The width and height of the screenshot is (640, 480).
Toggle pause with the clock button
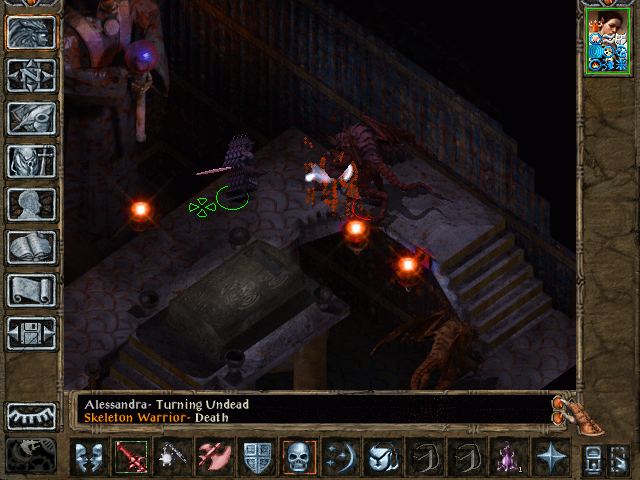click(31, 455)
